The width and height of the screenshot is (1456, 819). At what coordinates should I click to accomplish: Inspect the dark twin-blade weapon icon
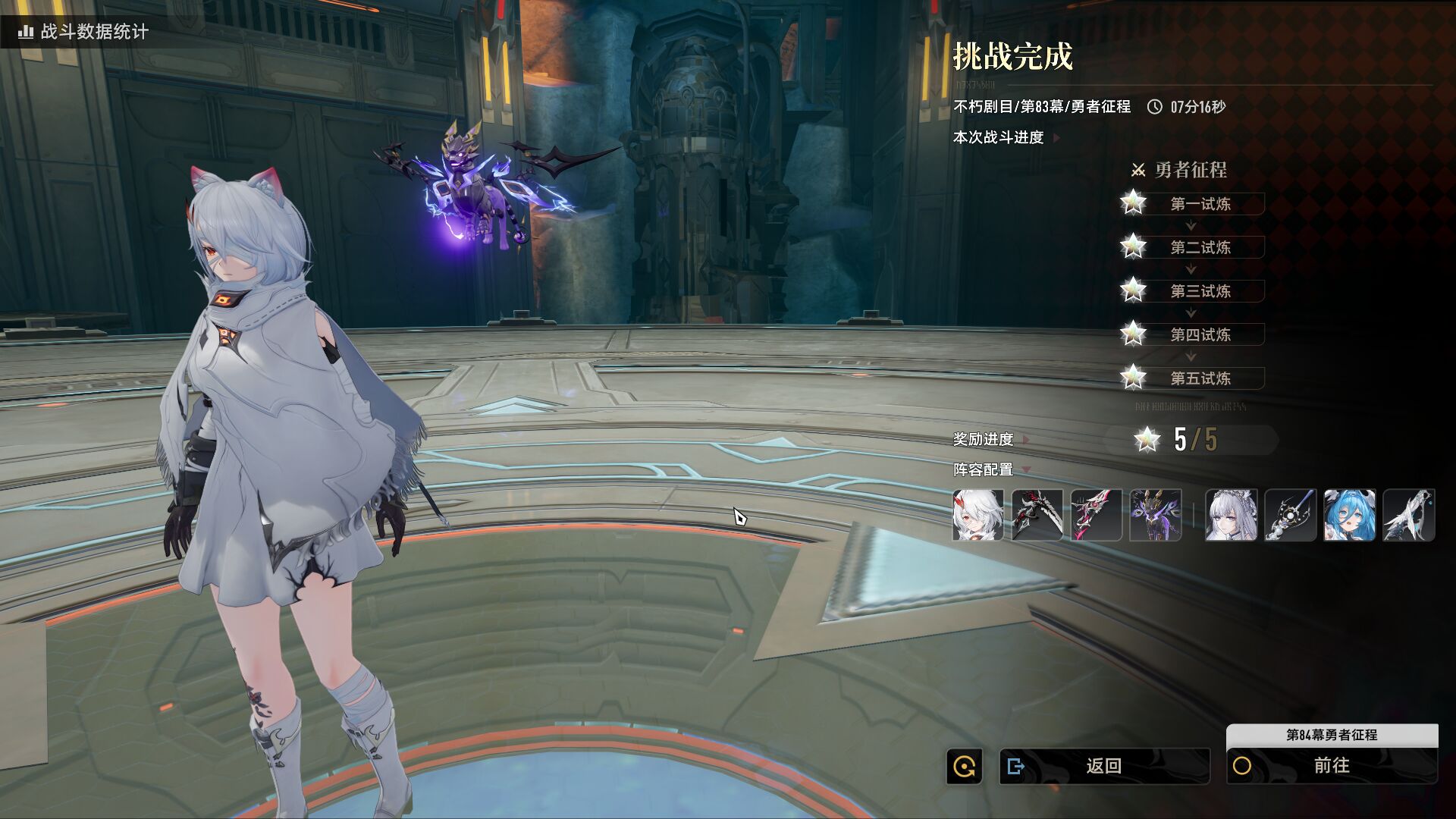(x=1037, y=515)
